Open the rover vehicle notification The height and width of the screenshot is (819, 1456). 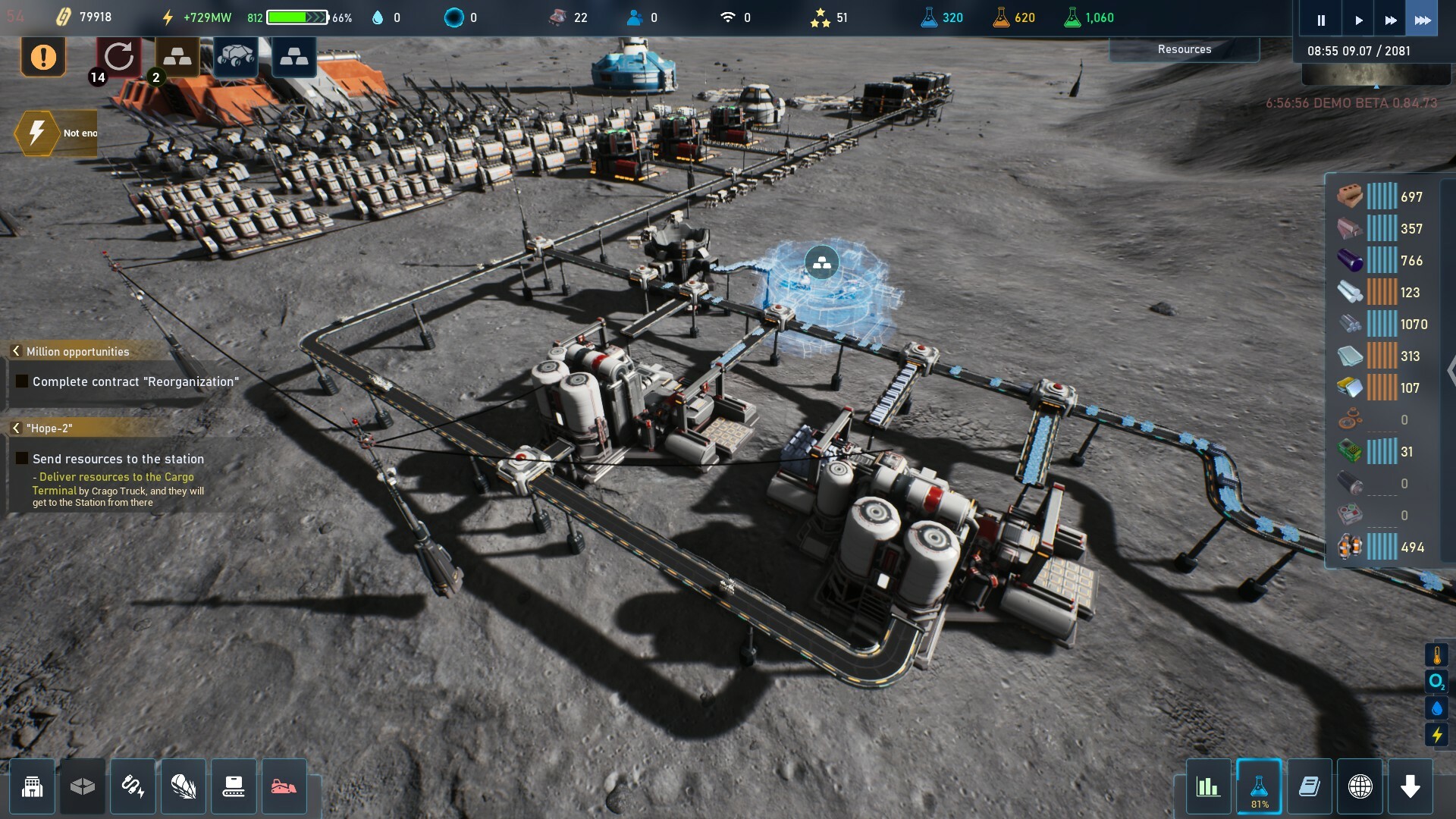click(235, 57)
